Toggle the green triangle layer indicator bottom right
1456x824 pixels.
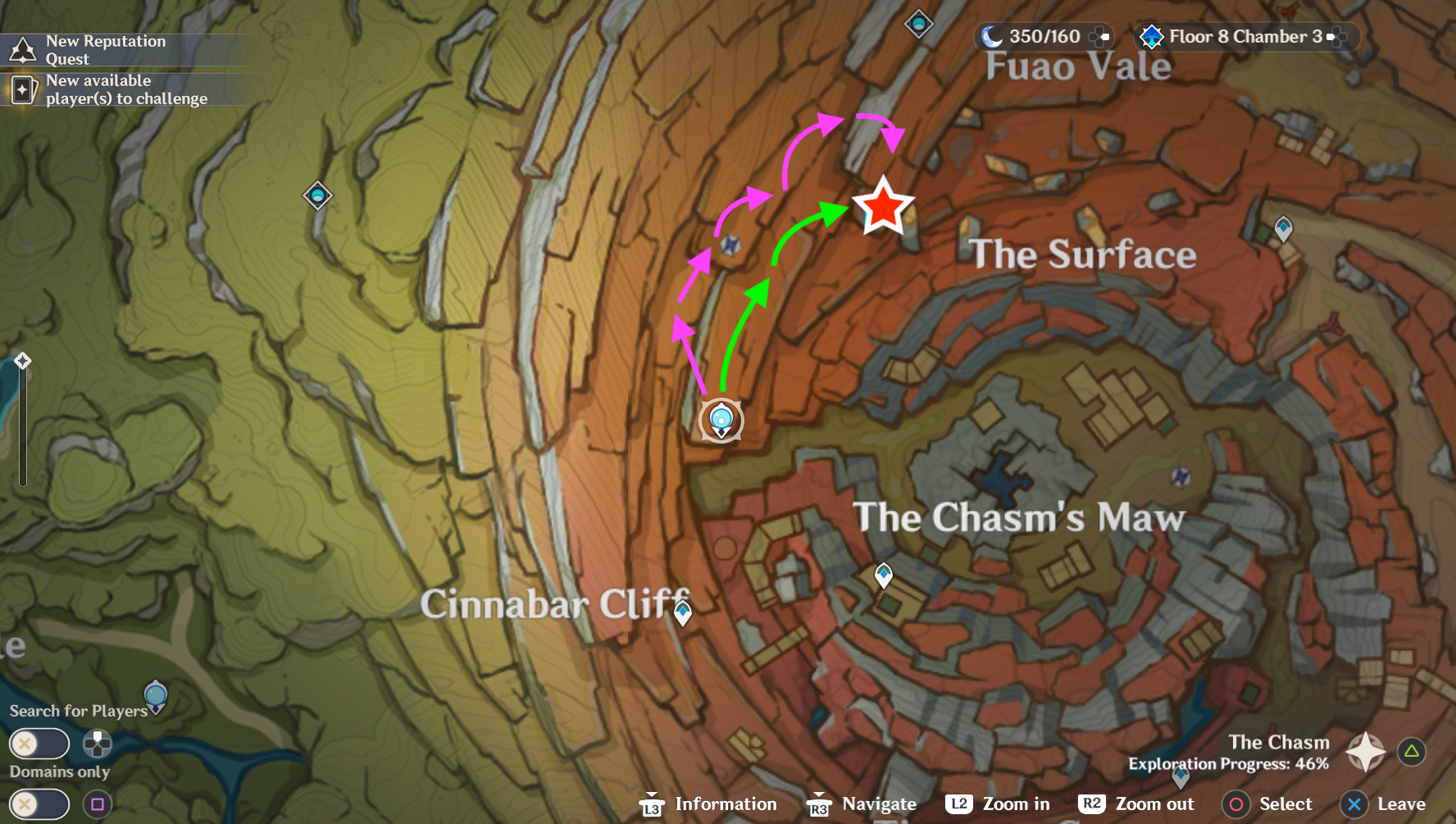point(1412,750)
